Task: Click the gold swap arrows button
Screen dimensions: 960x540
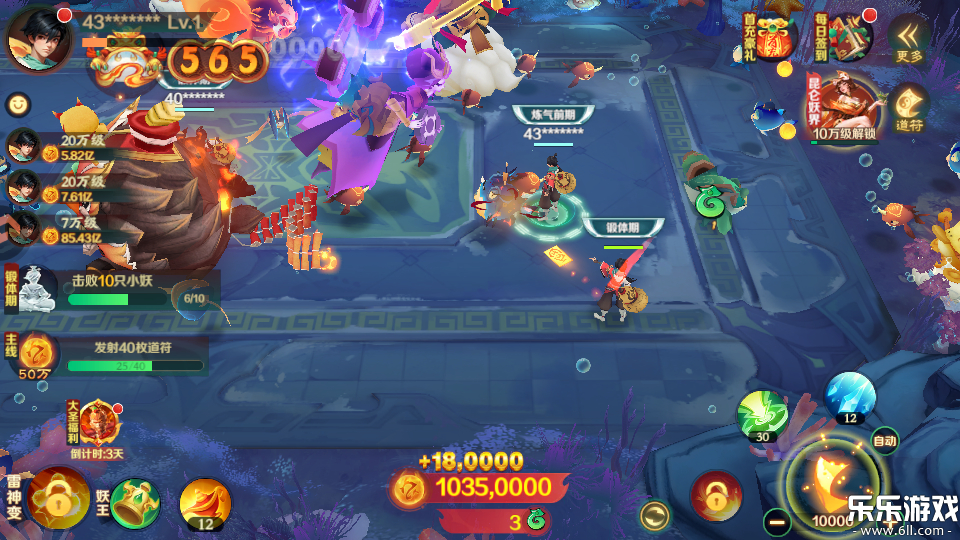Action: point(655,516)
